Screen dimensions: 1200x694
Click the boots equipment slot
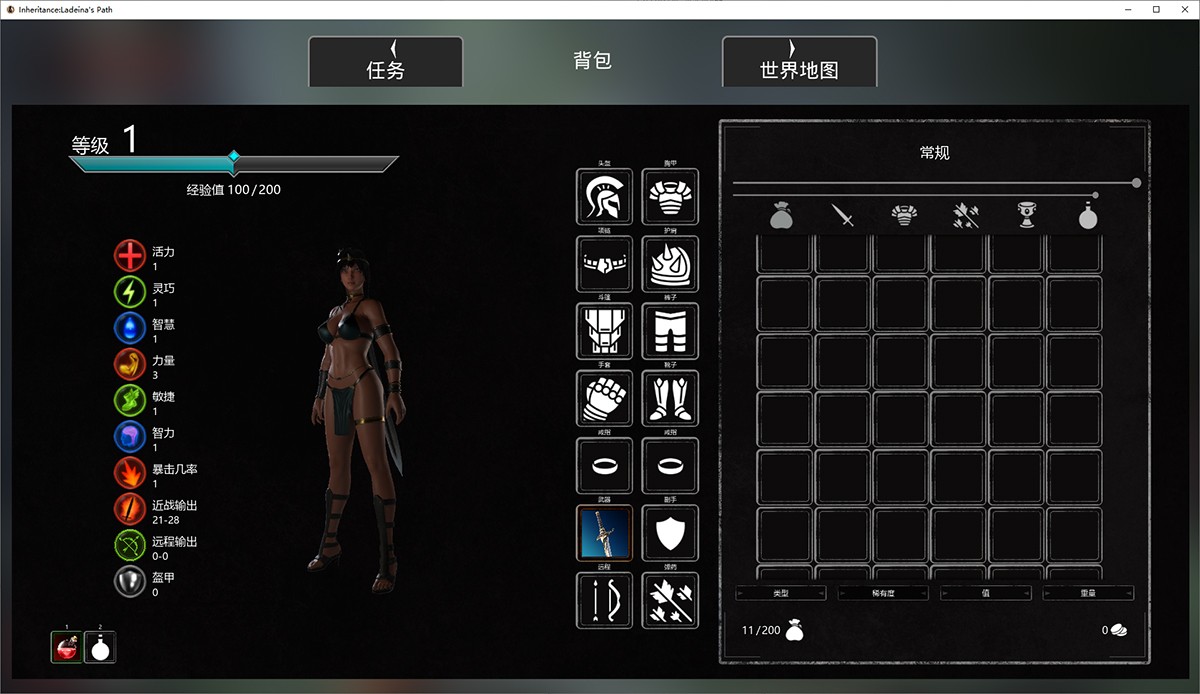670,399
